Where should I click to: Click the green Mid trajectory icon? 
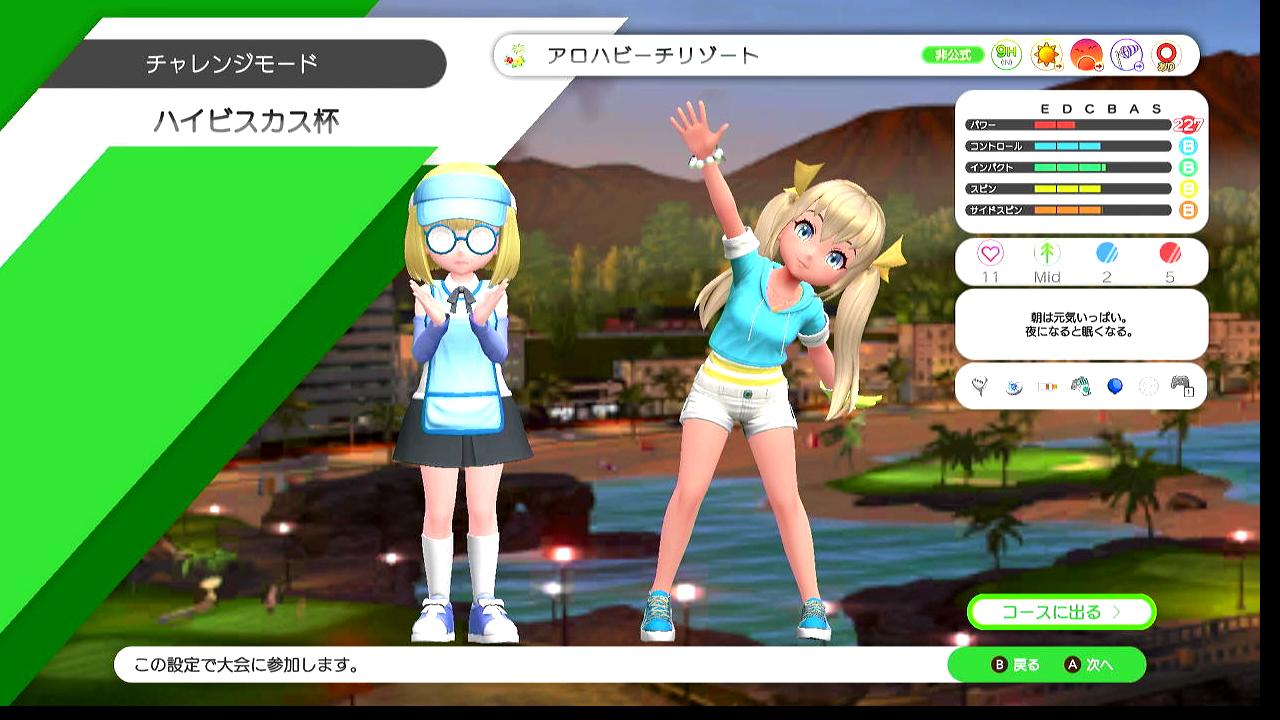click(1047, 254)
